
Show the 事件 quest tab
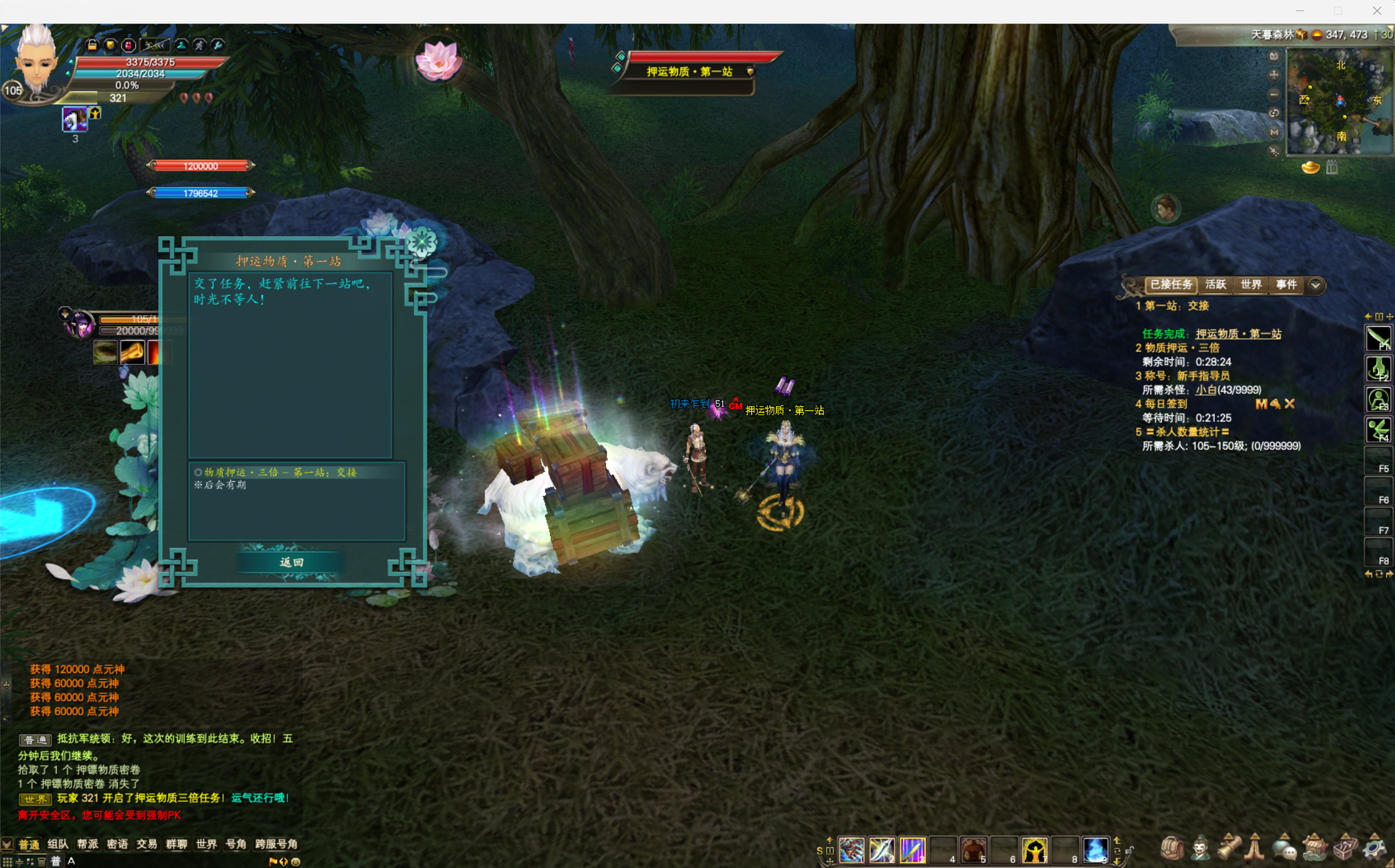1286,285
